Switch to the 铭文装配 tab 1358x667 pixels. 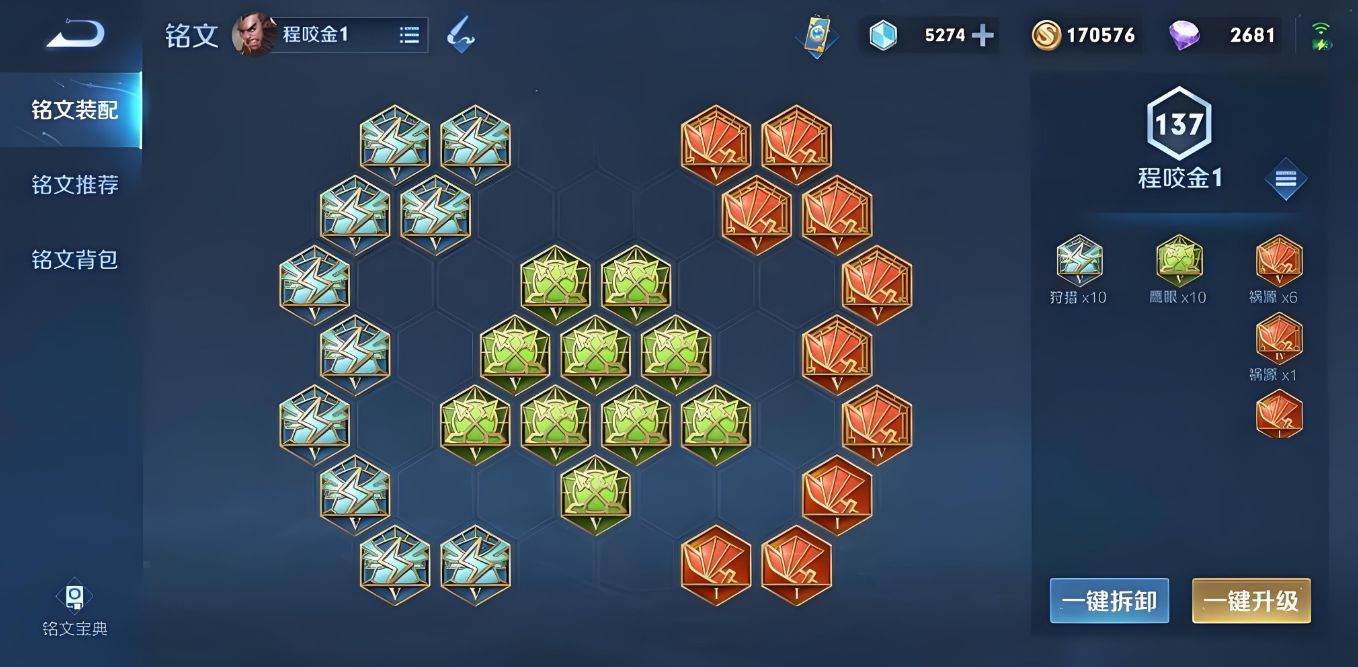(75, 110)
